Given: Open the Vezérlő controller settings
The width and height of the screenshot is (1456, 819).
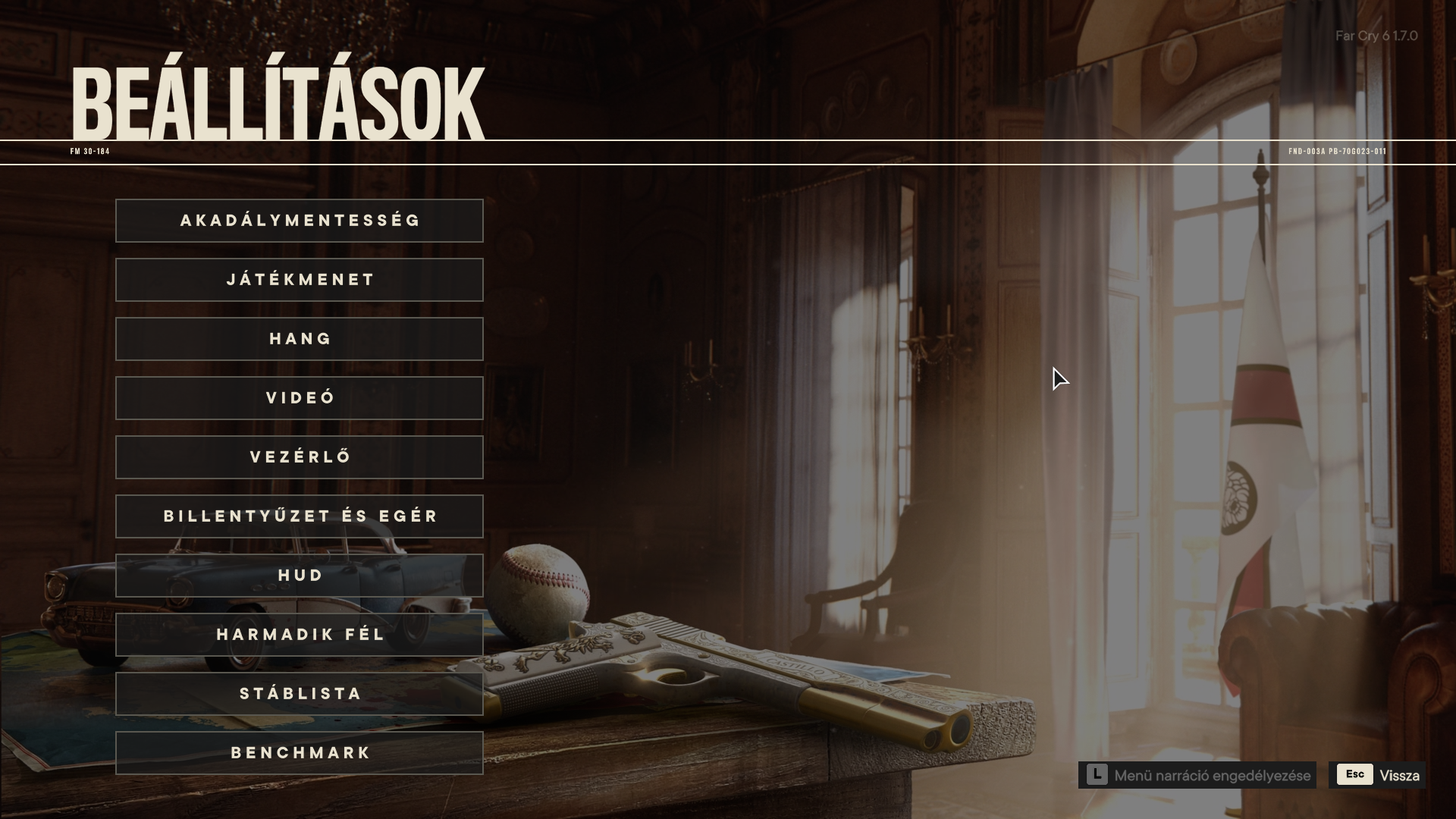Looking at the screenshot, I should click(x=300, y=457).
